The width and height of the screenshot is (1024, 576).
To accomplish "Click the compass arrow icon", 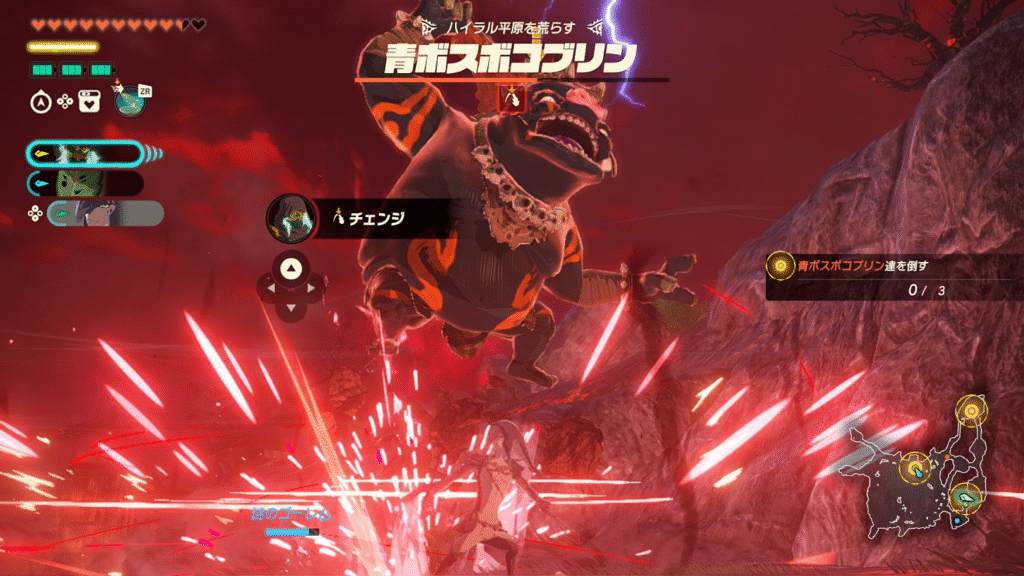I will click(x=40, y=100).
